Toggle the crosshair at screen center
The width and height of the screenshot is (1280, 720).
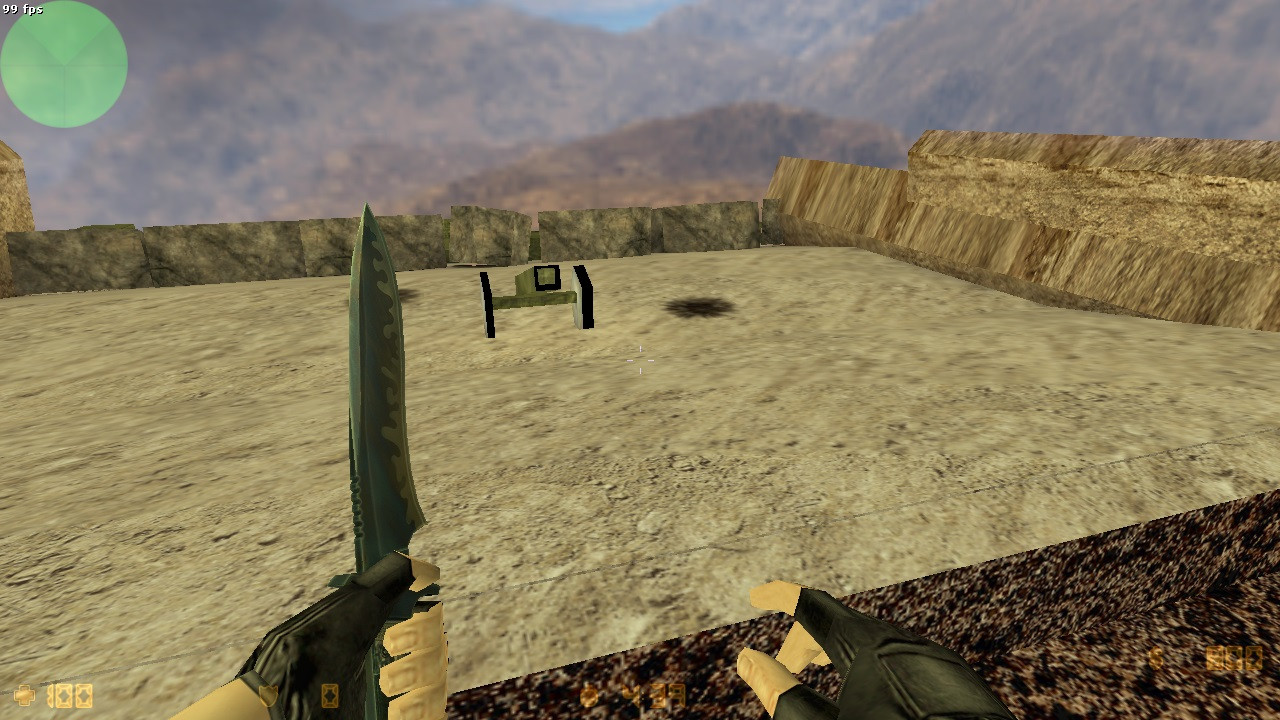click(x=638, y=362)
